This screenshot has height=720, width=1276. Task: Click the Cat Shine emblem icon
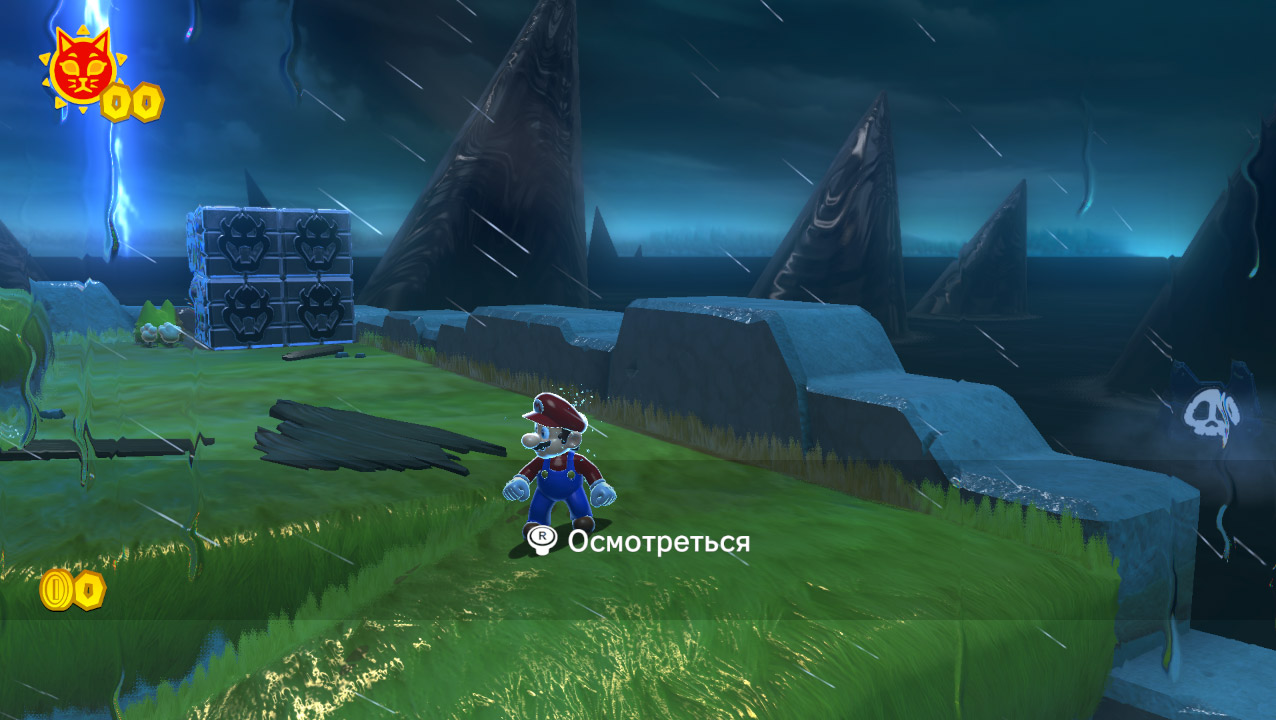[x=78, y=69]
